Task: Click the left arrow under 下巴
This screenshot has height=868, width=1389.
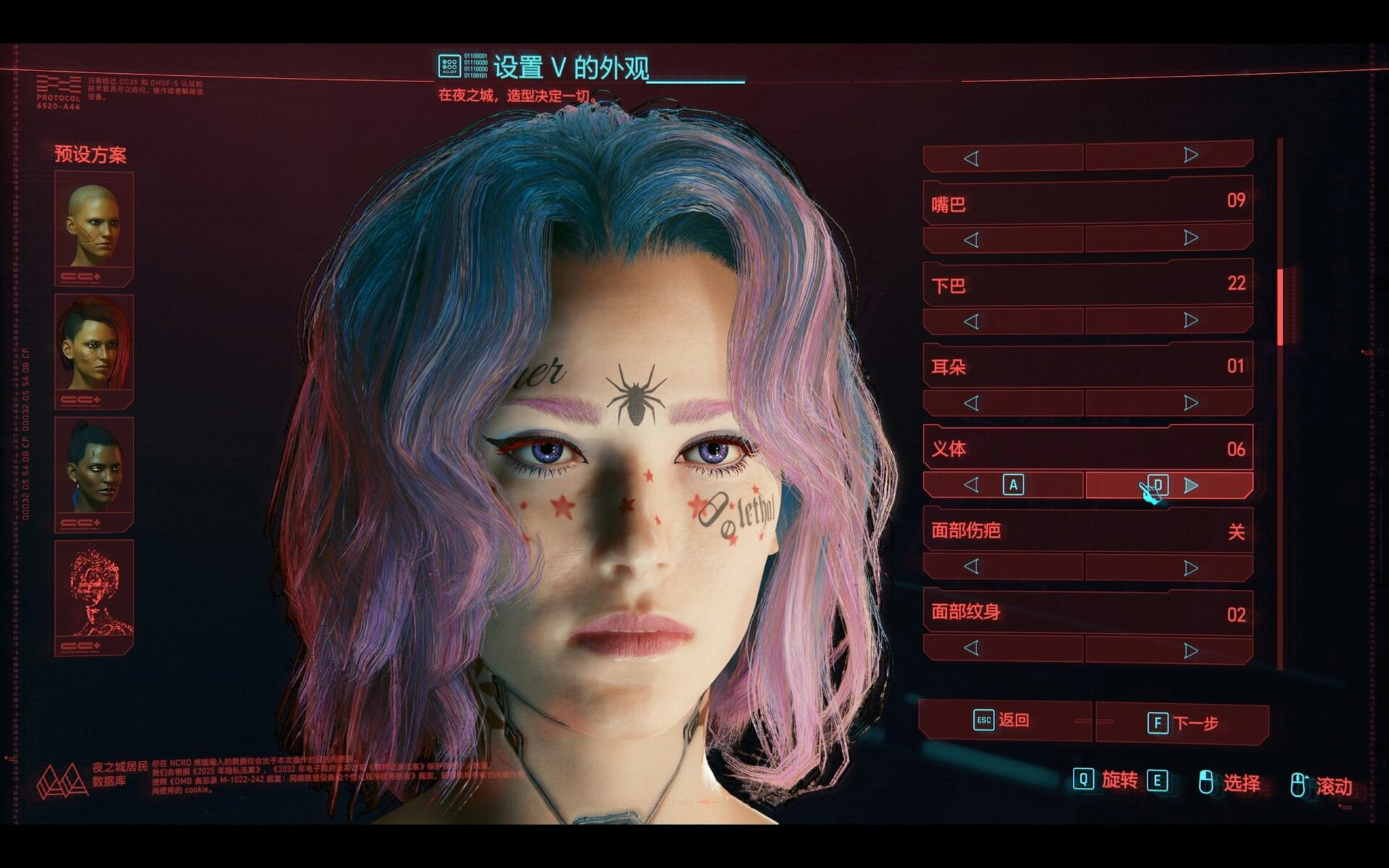Action: coord(973,319)
